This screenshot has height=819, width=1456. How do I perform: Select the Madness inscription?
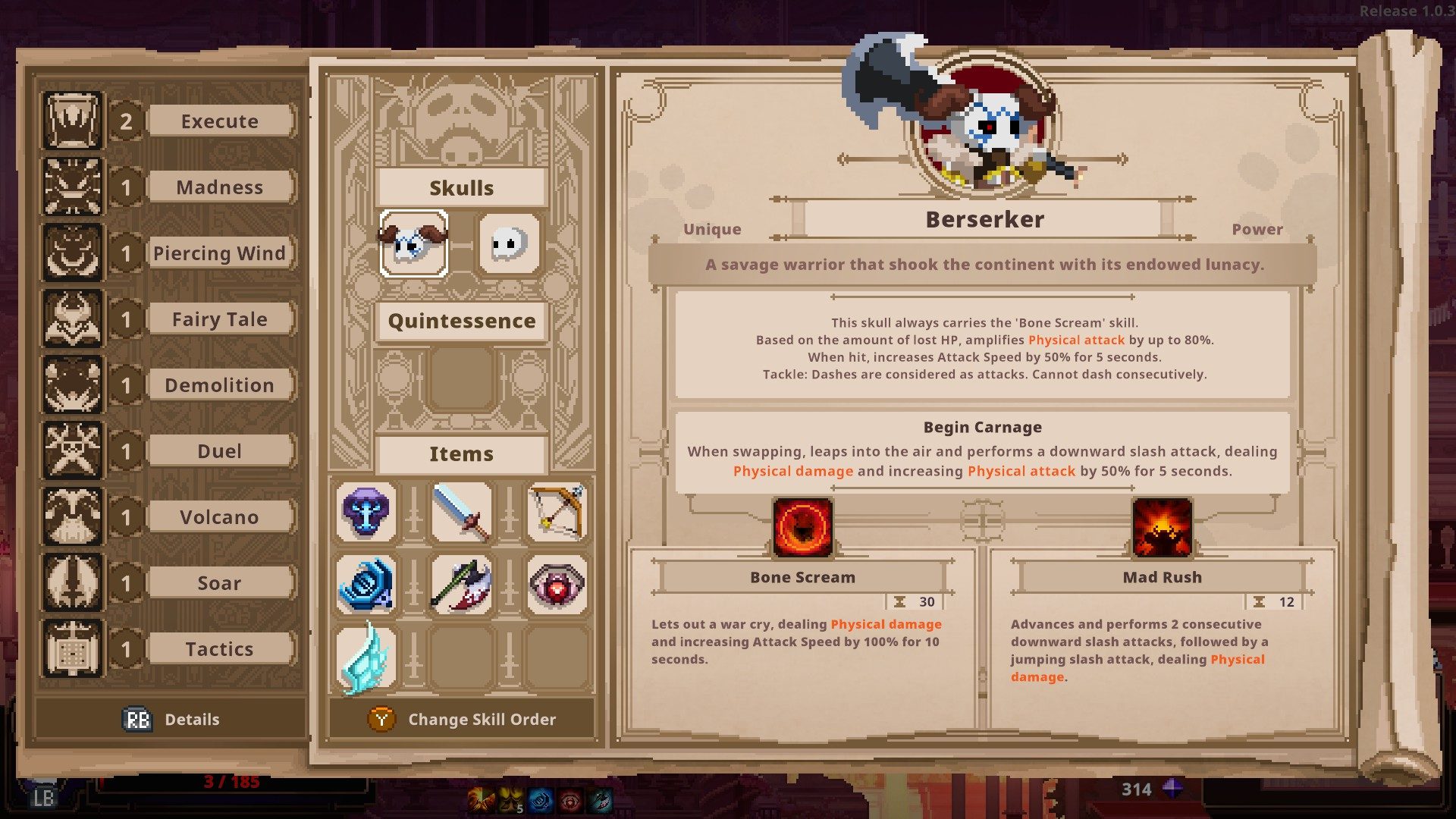[219, 187]
